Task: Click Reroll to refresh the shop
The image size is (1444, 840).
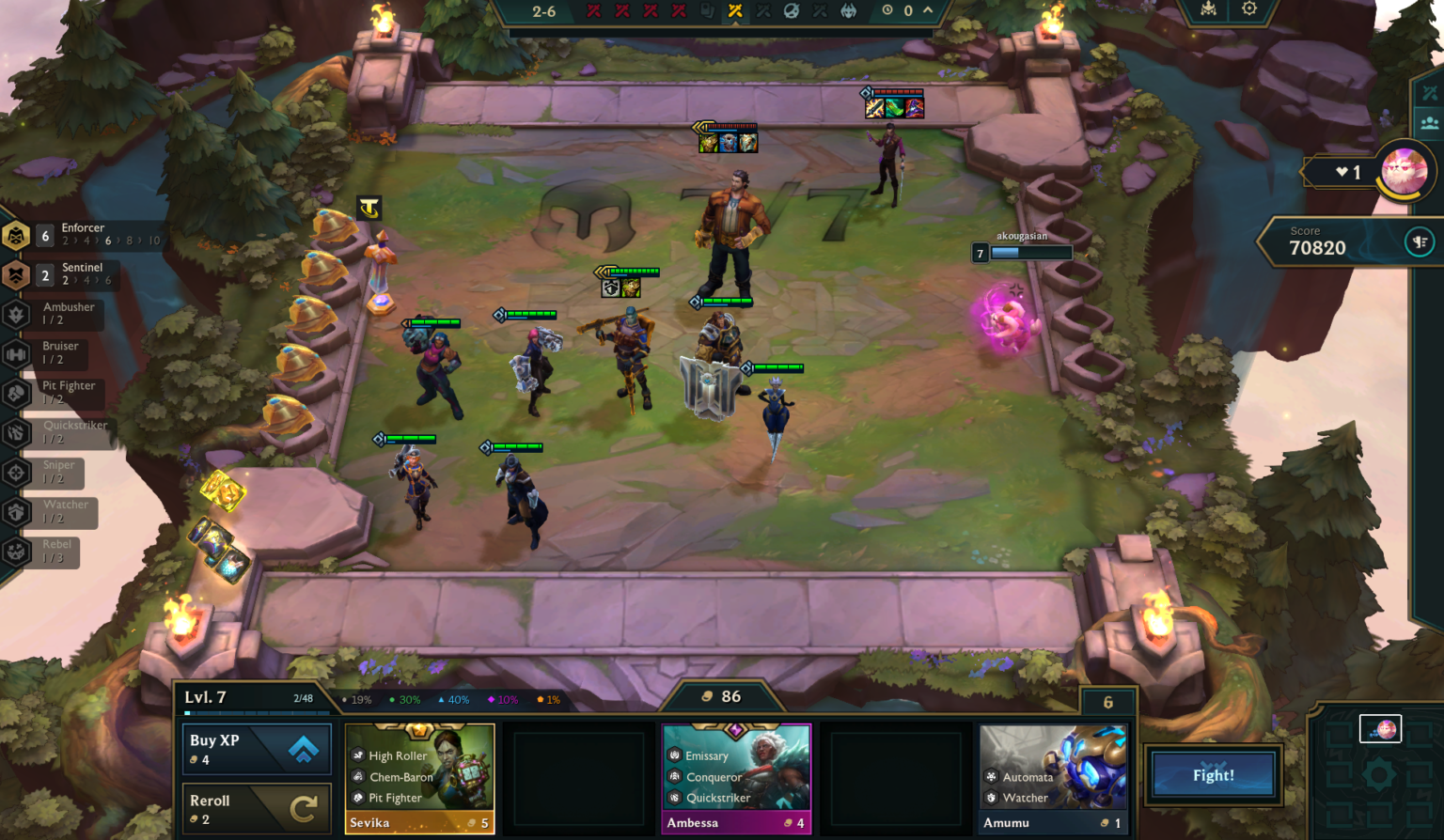Action: coord(257,809)
